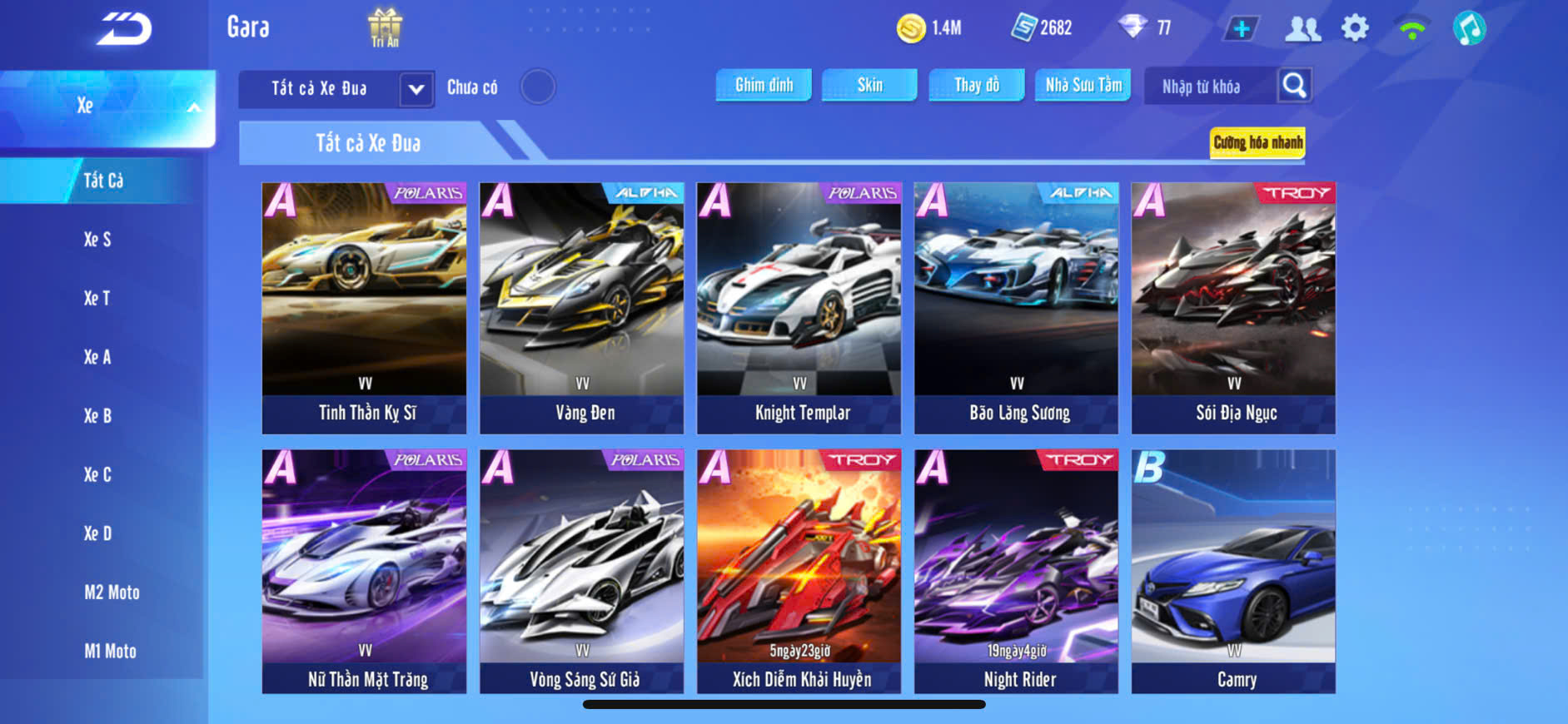Focus the Nhập từ khóa search field

[1207, 87]
